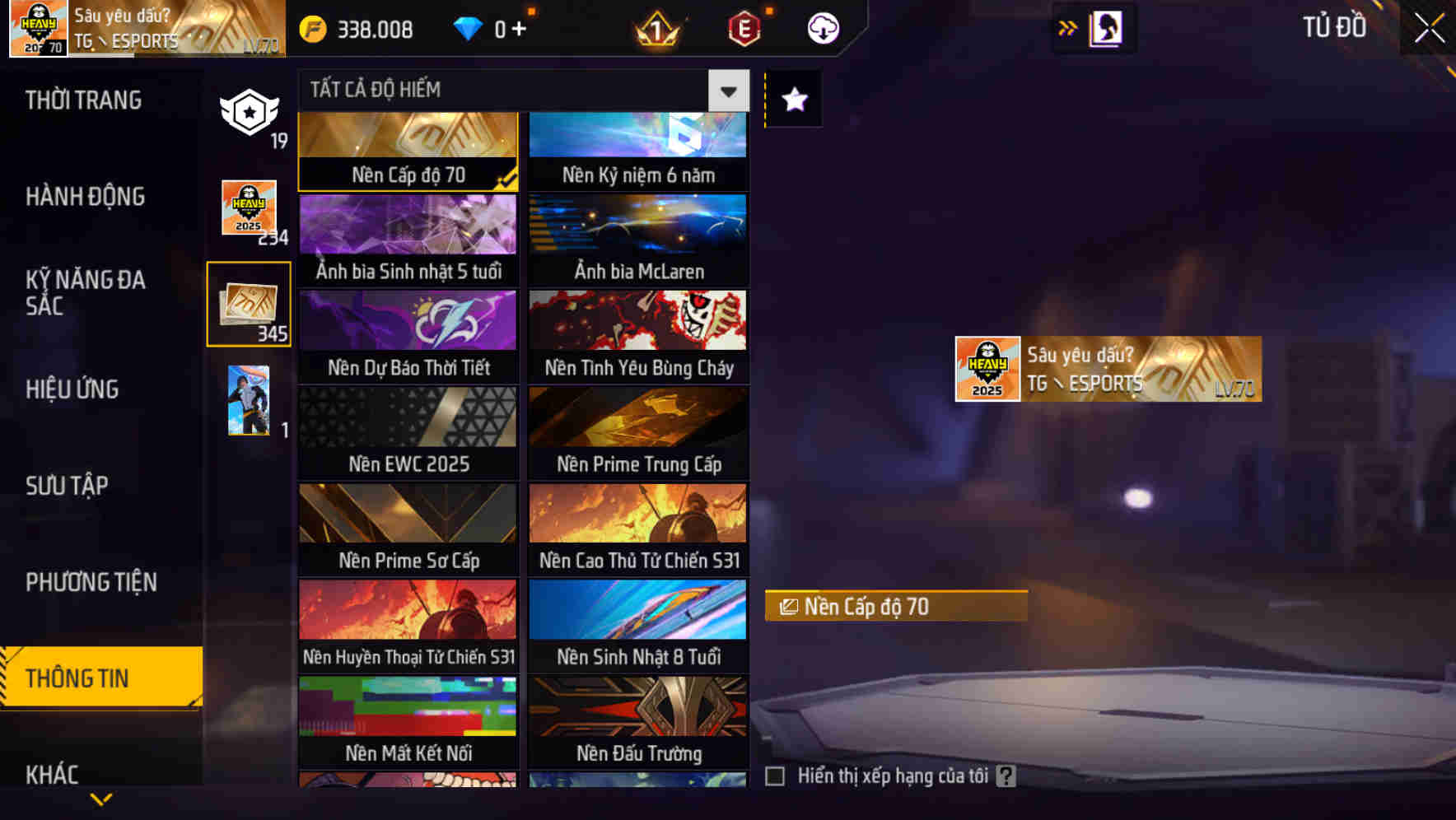
Task: Toggle the star favorites filter
Action: [x=793, y=100]
